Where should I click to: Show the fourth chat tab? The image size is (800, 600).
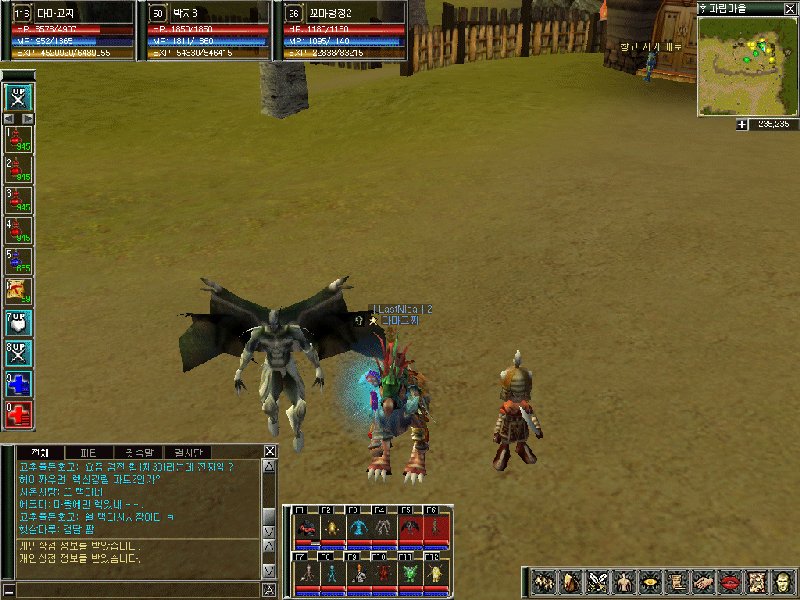187,452
